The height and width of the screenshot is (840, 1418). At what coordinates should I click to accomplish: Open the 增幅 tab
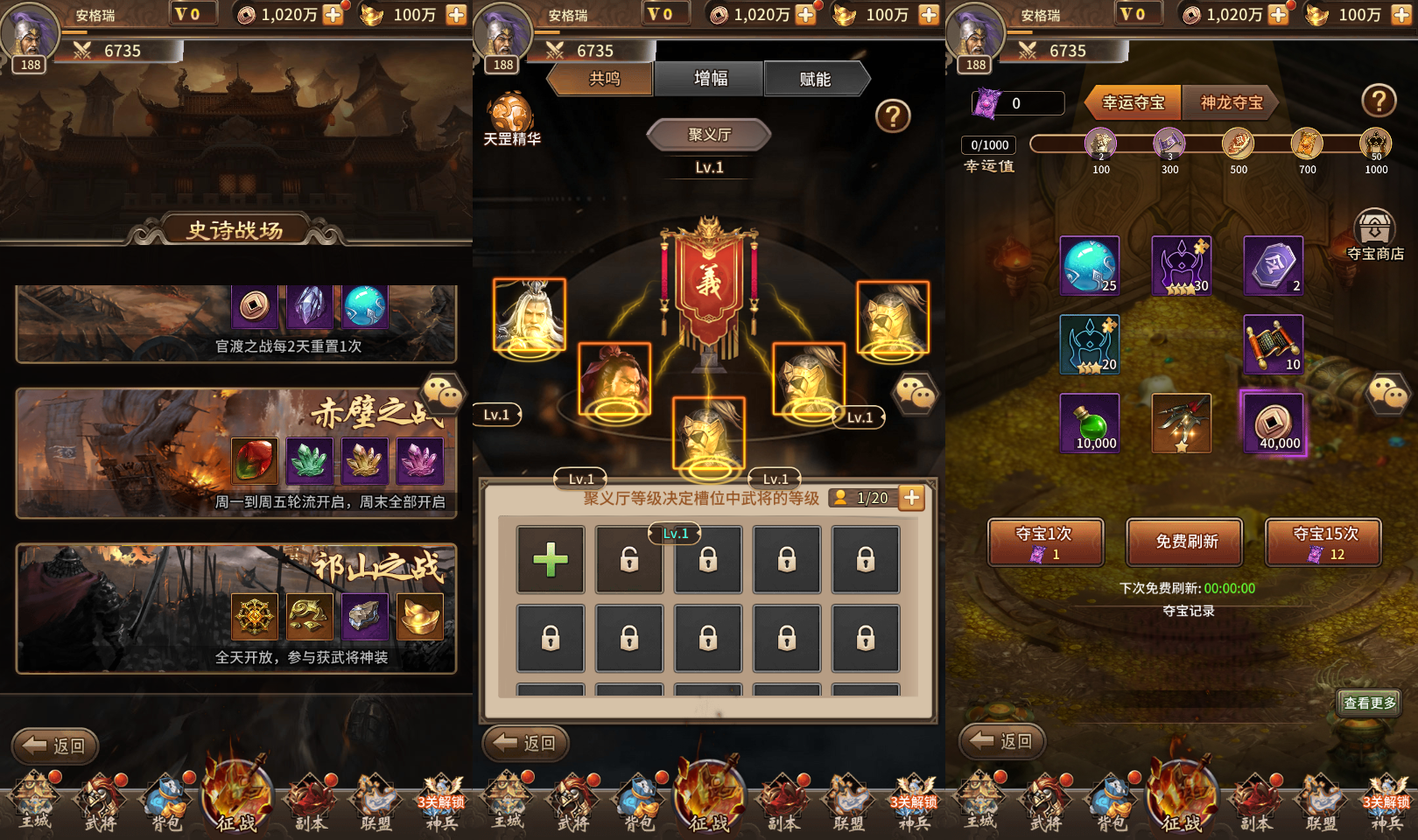coord(710,79)
